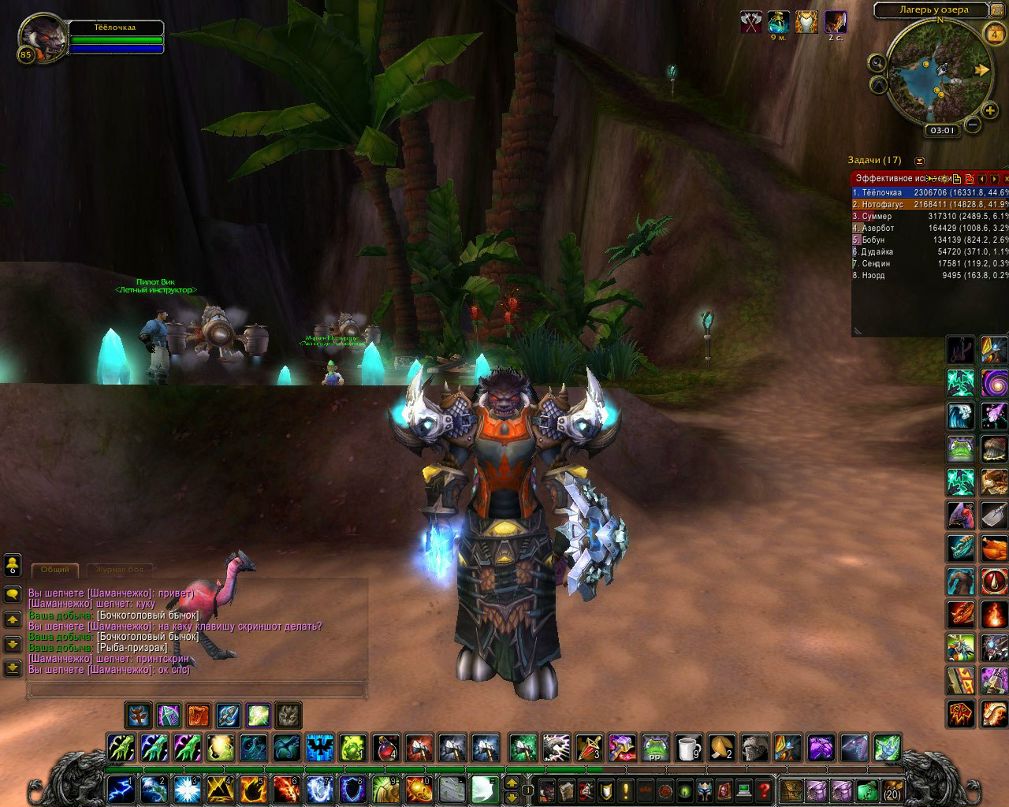This screenshot has width=1009, height=807.
Task: Use the white mug item on the action bar
Action: point(688,747)
